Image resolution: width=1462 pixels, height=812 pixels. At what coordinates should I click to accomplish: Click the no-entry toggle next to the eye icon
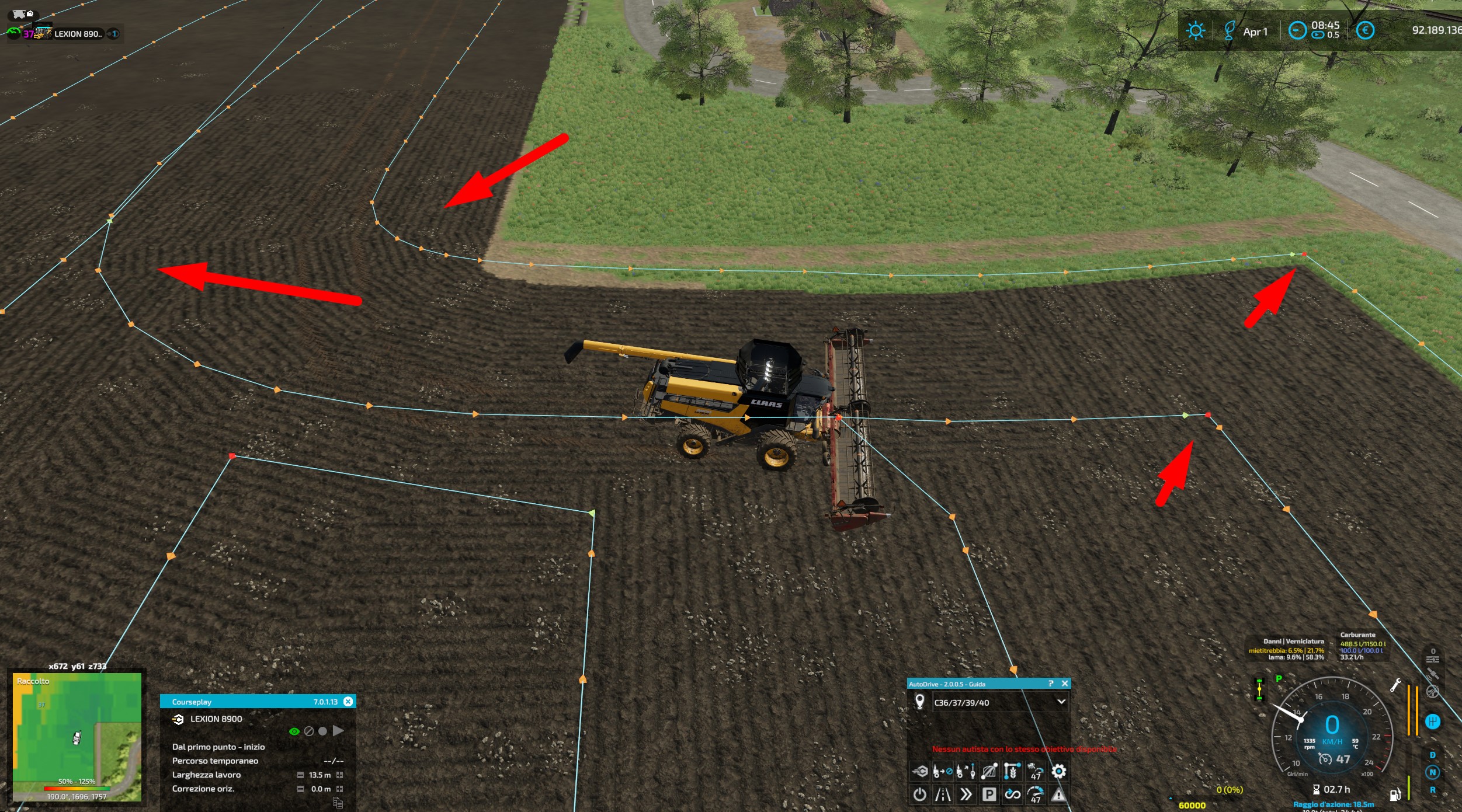(309, 731)
